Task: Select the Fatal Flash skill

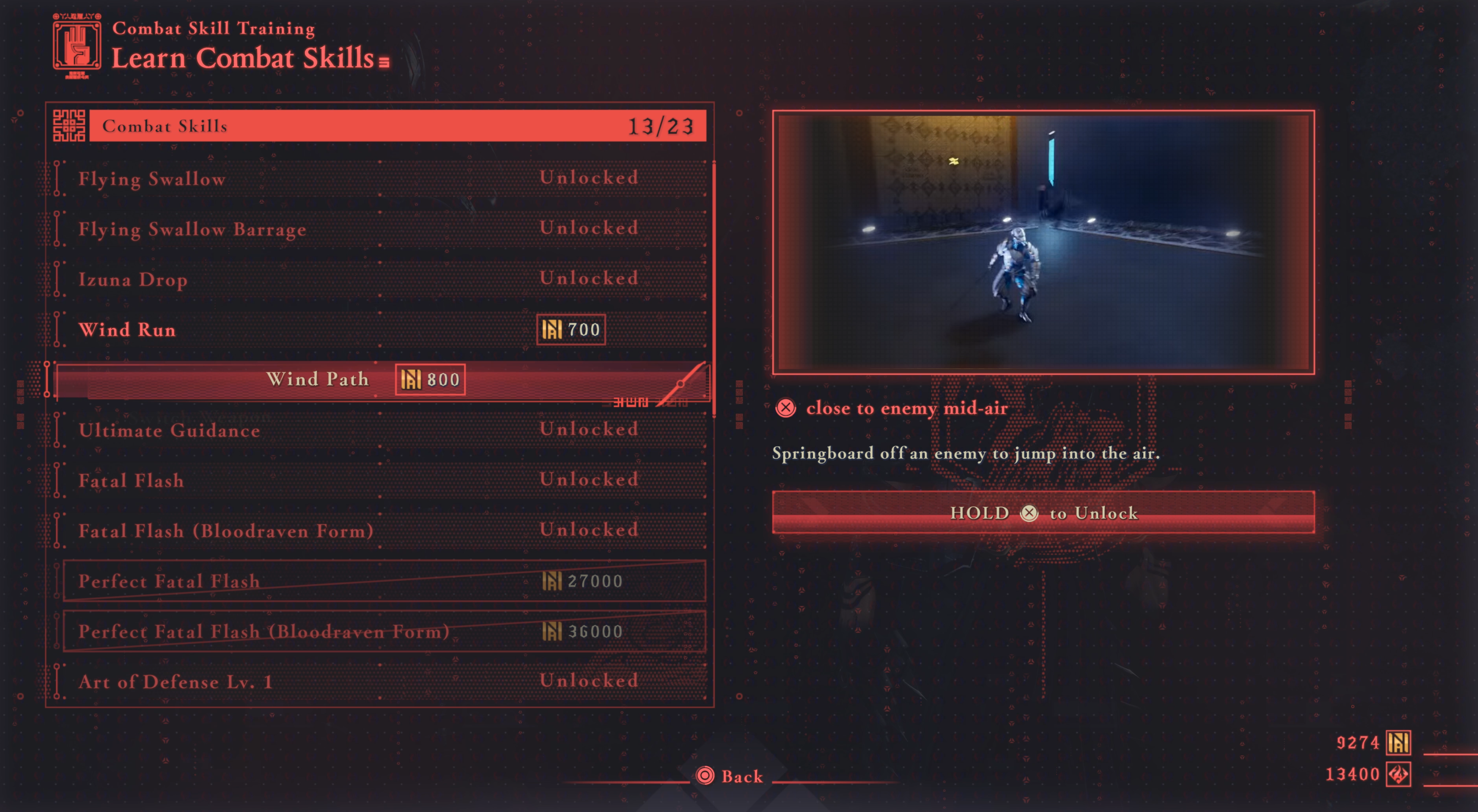Action: coord(379,480)
